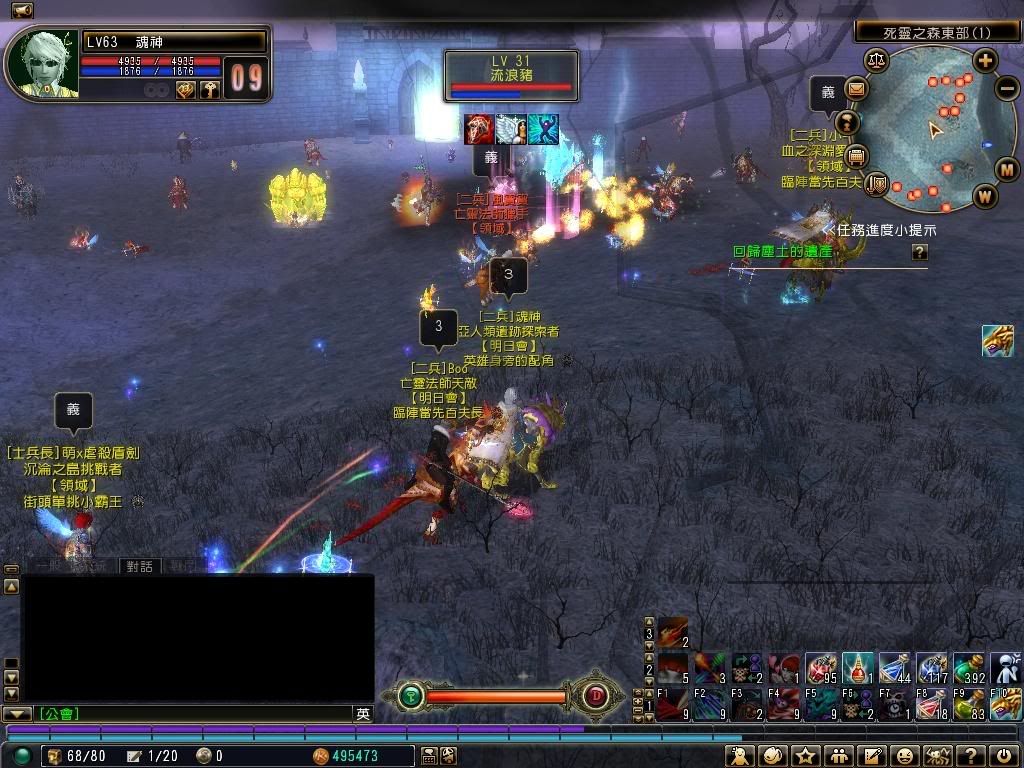This screenshot has width=1024, height=768.
Task: Open the quest progress hint question mark
Action: (x=919, y=253)
